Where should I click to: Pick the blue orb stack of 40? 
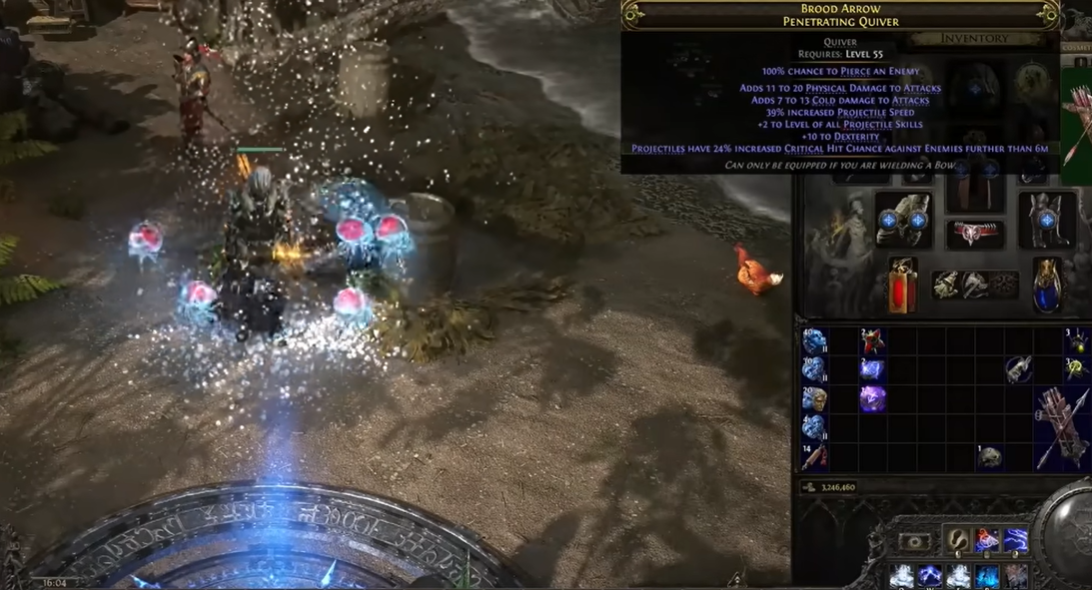pyautogui.click(x=813, y=341)
